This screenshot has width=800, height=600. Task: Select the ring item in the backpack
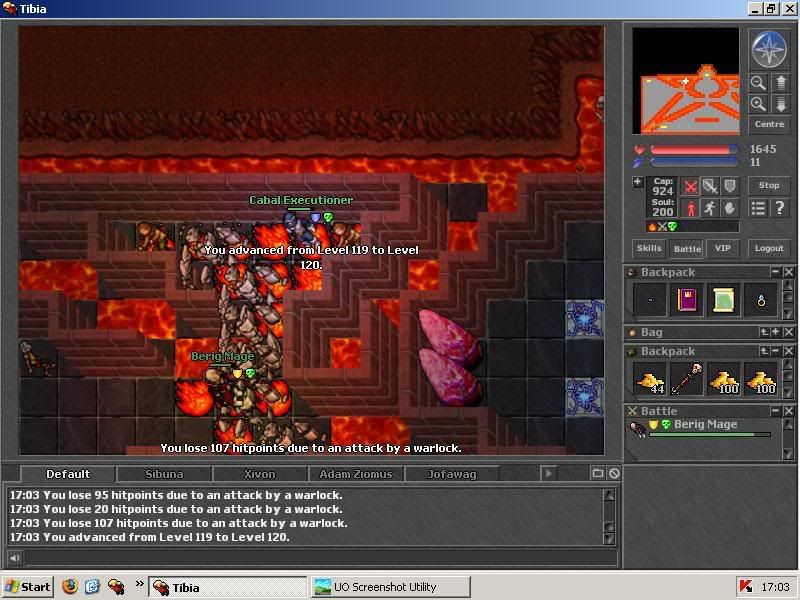tap(762, 300)
